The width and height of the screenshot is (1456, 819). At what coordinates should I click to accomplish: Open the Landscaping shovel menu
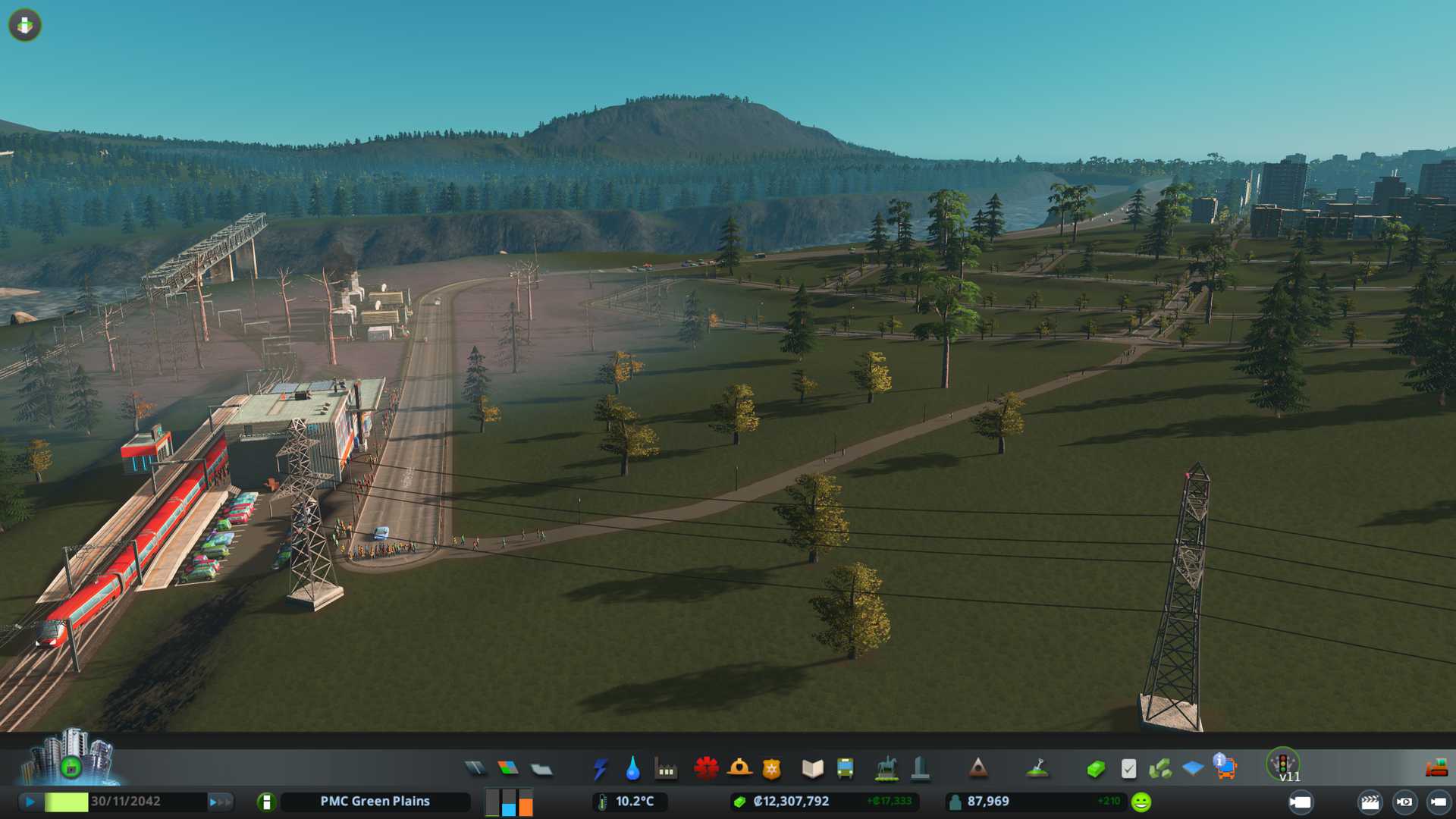coord(1037,769)
